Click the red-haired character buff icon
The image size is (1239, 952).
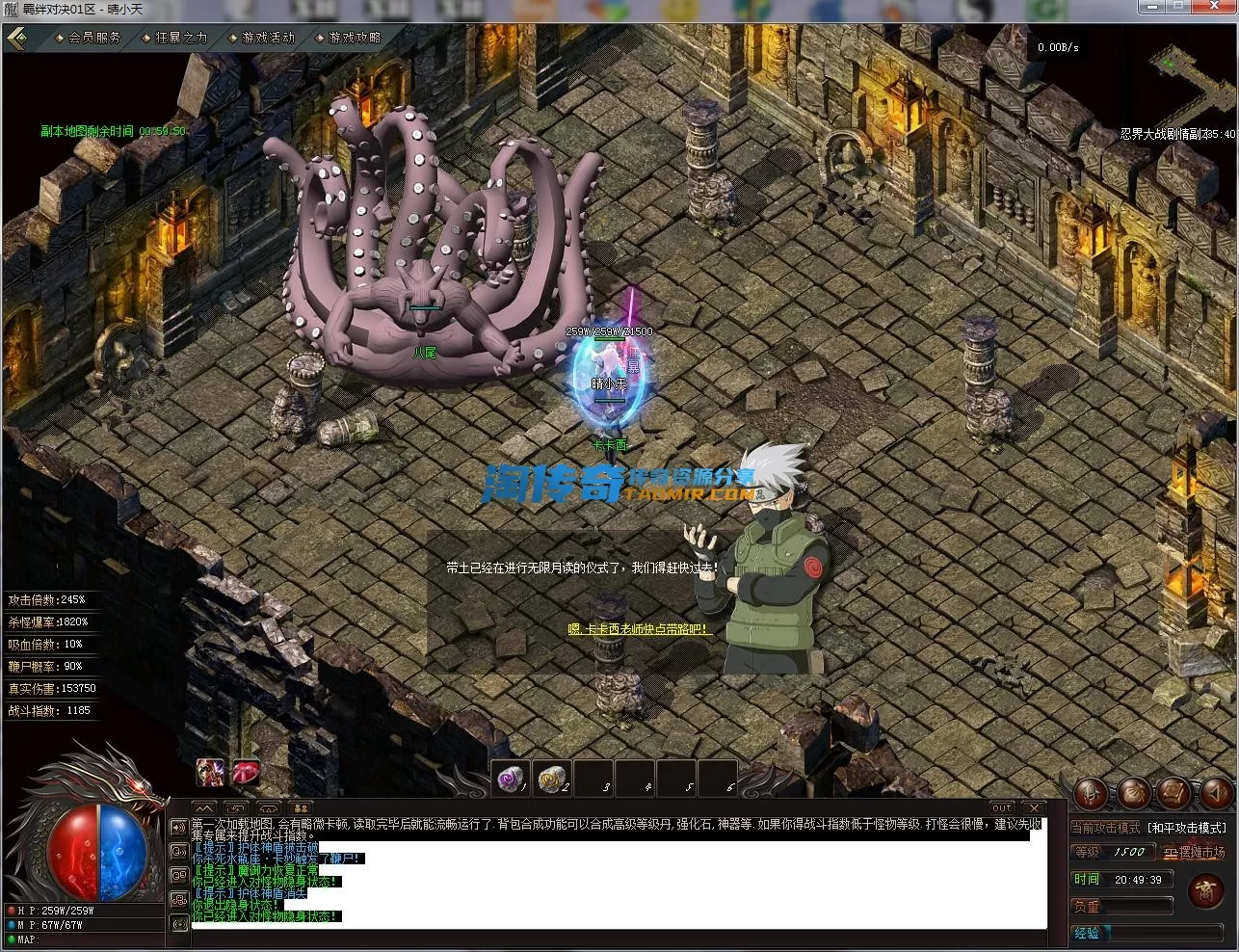tap(211, 772)
